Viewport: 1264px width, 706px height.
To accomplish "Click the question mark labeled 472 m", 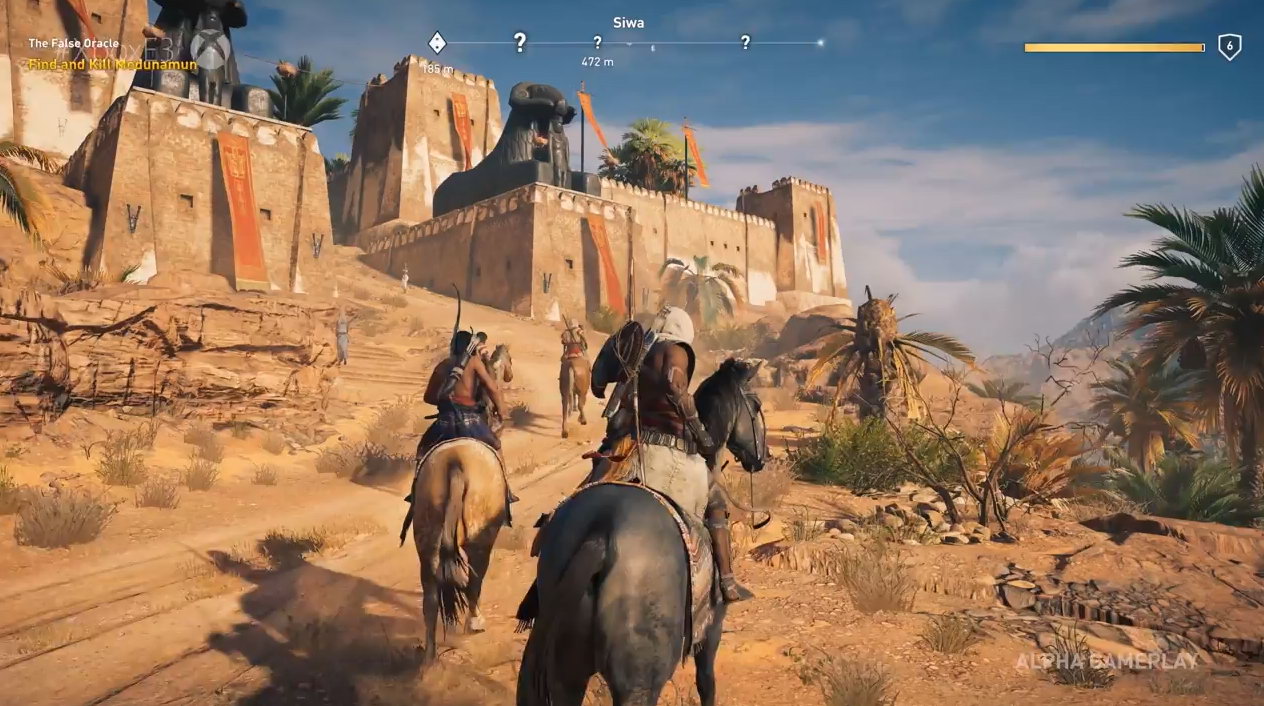I will (x=597, y=43).
